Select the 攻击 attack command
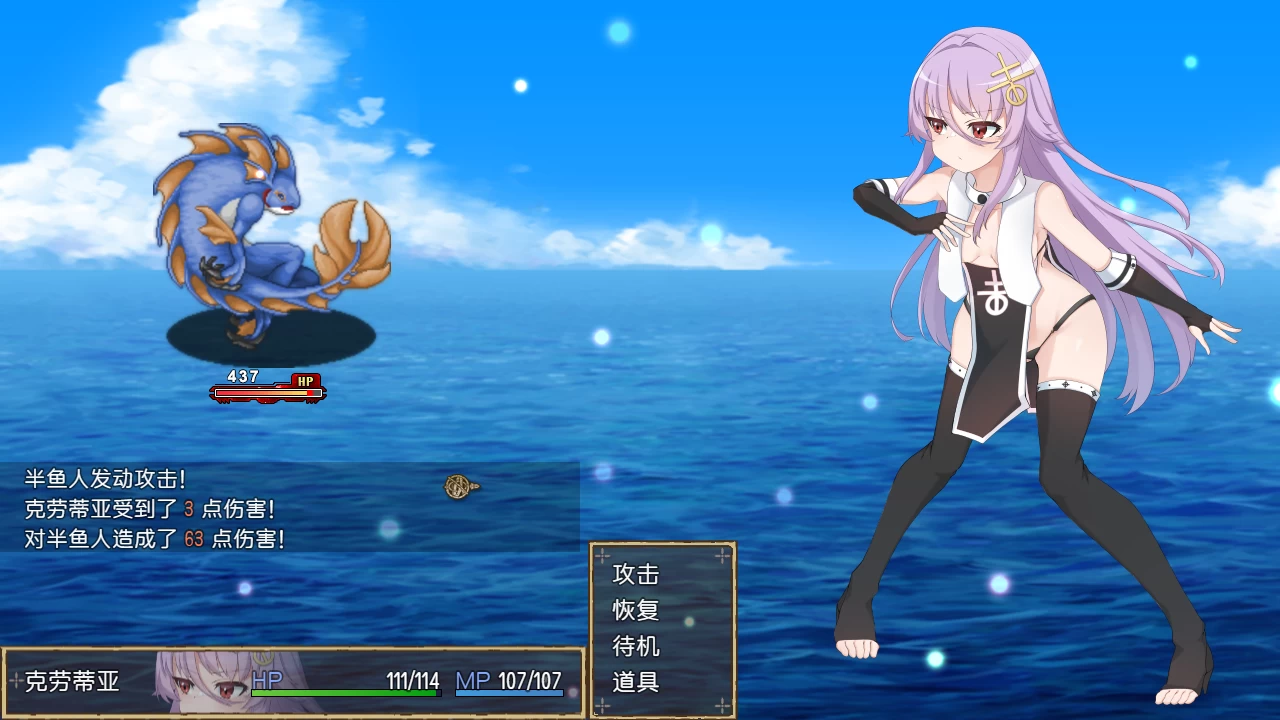 [x=634, y=575]
